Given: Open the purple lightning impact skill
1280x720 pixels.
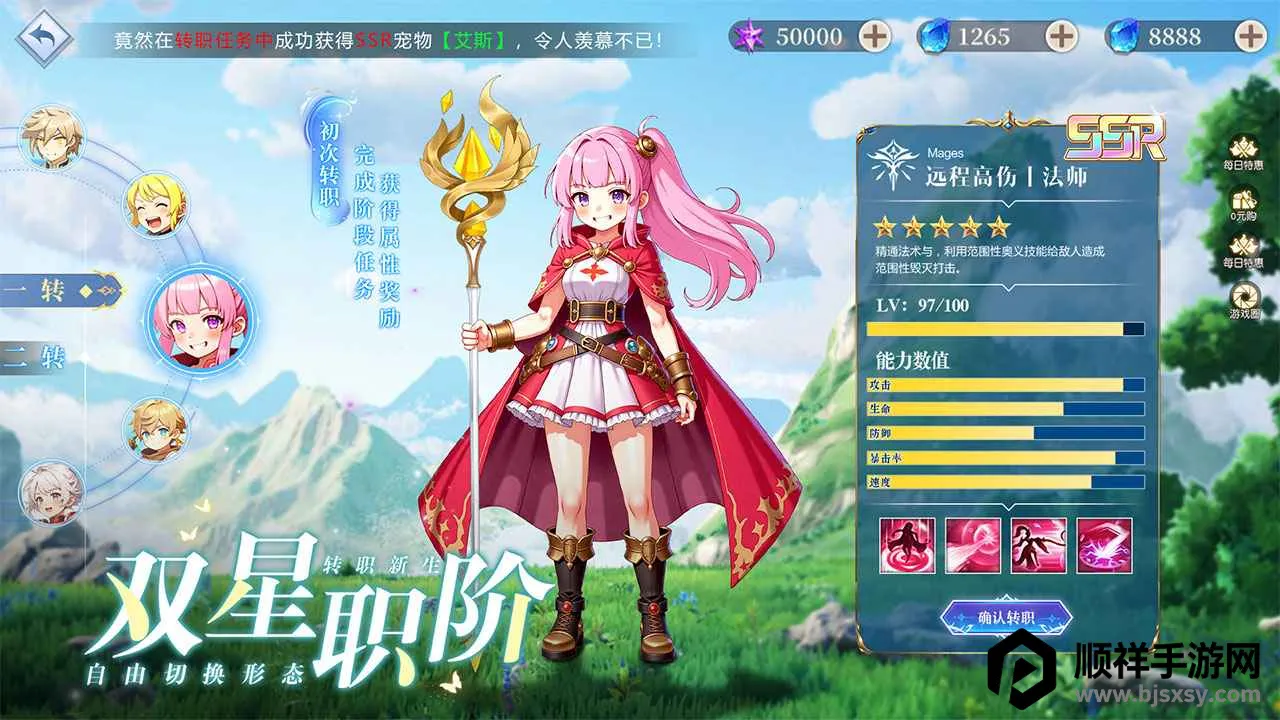Looking at the screenshot, I should [1104, 546].
